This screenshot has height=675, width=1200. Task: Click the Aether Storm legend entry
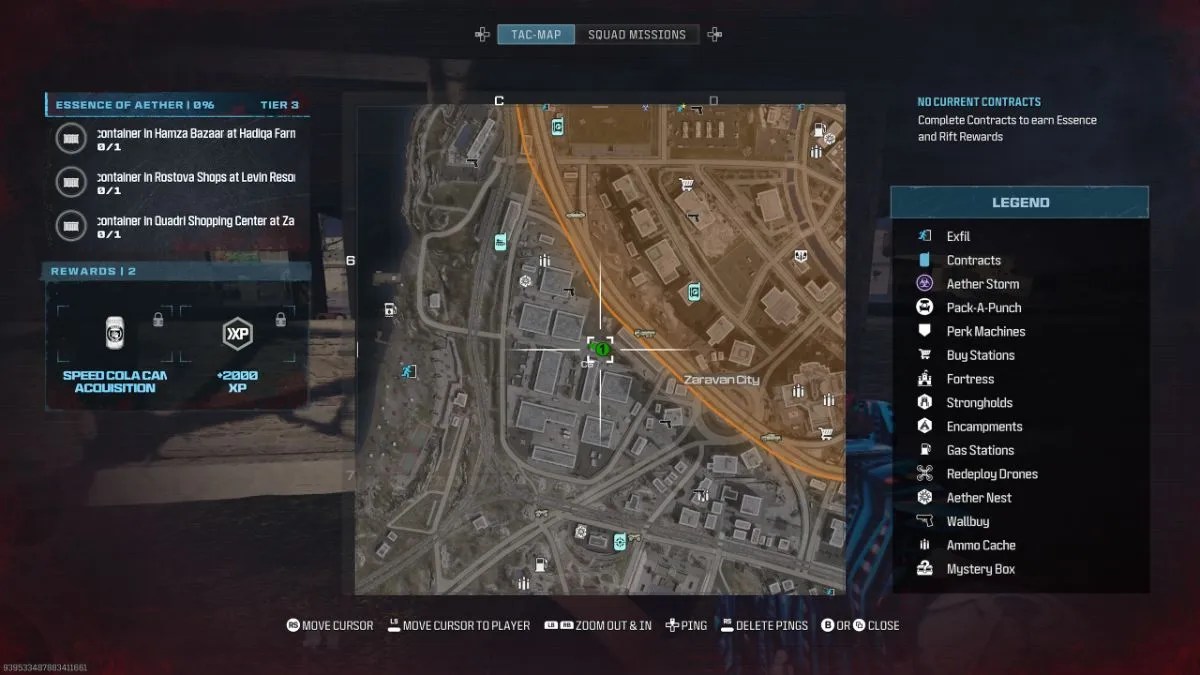[982, 284]
